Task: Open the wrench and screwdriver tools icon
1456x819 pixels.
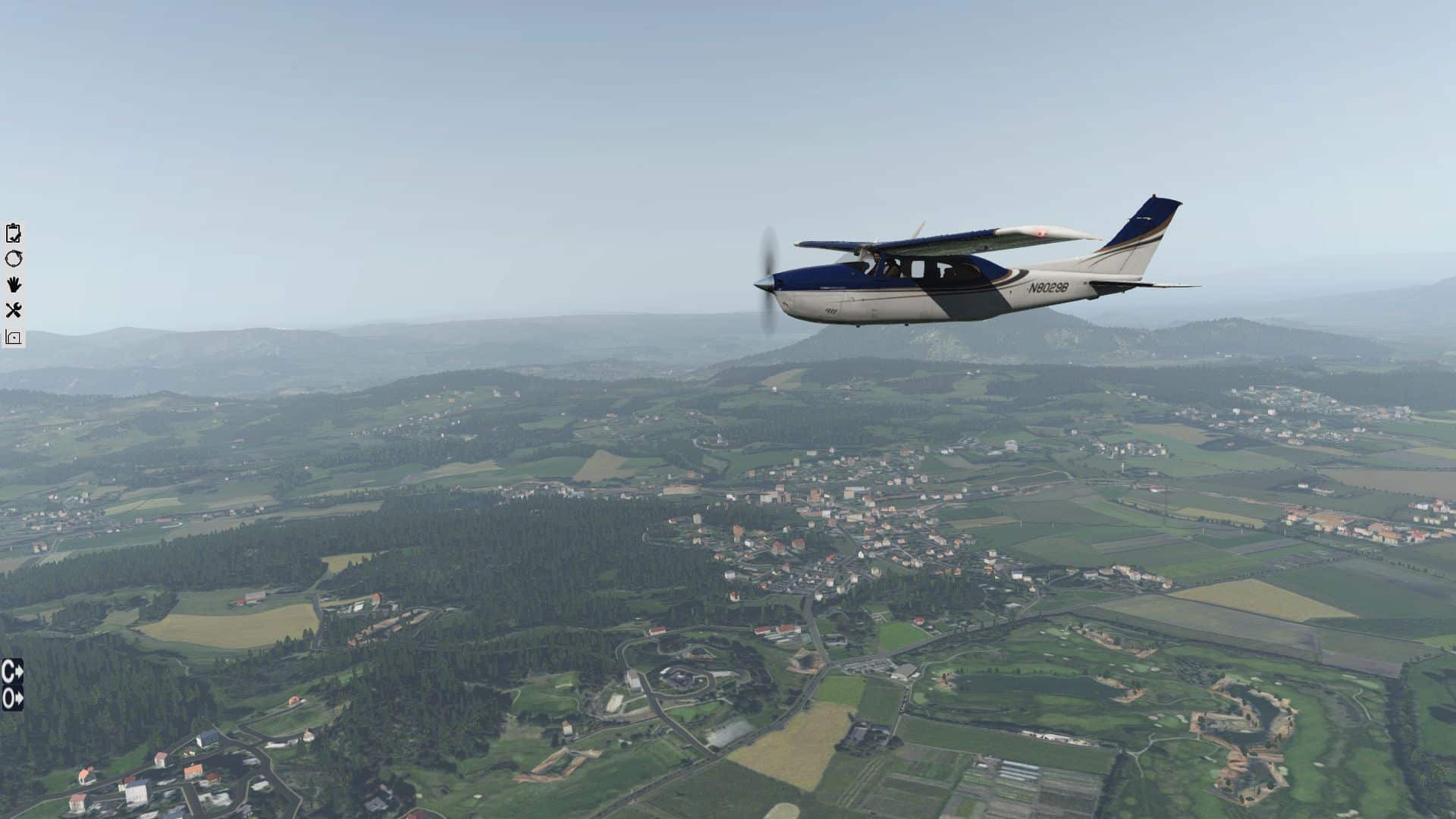Action: tap(13, 310)
